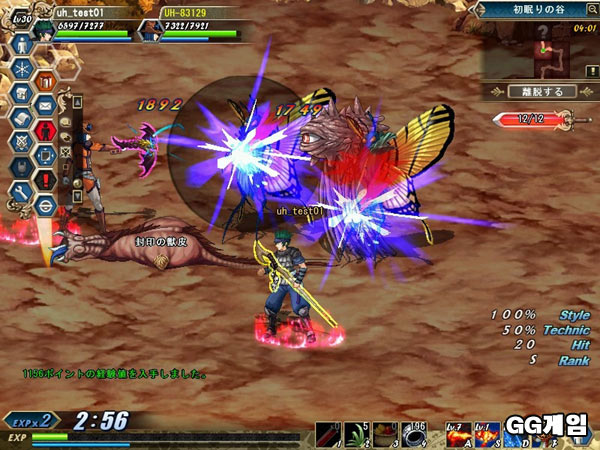Activate the Lv.1 fire skill S
The height and width of the screenshot is (450, 600).
coord(486,434)
